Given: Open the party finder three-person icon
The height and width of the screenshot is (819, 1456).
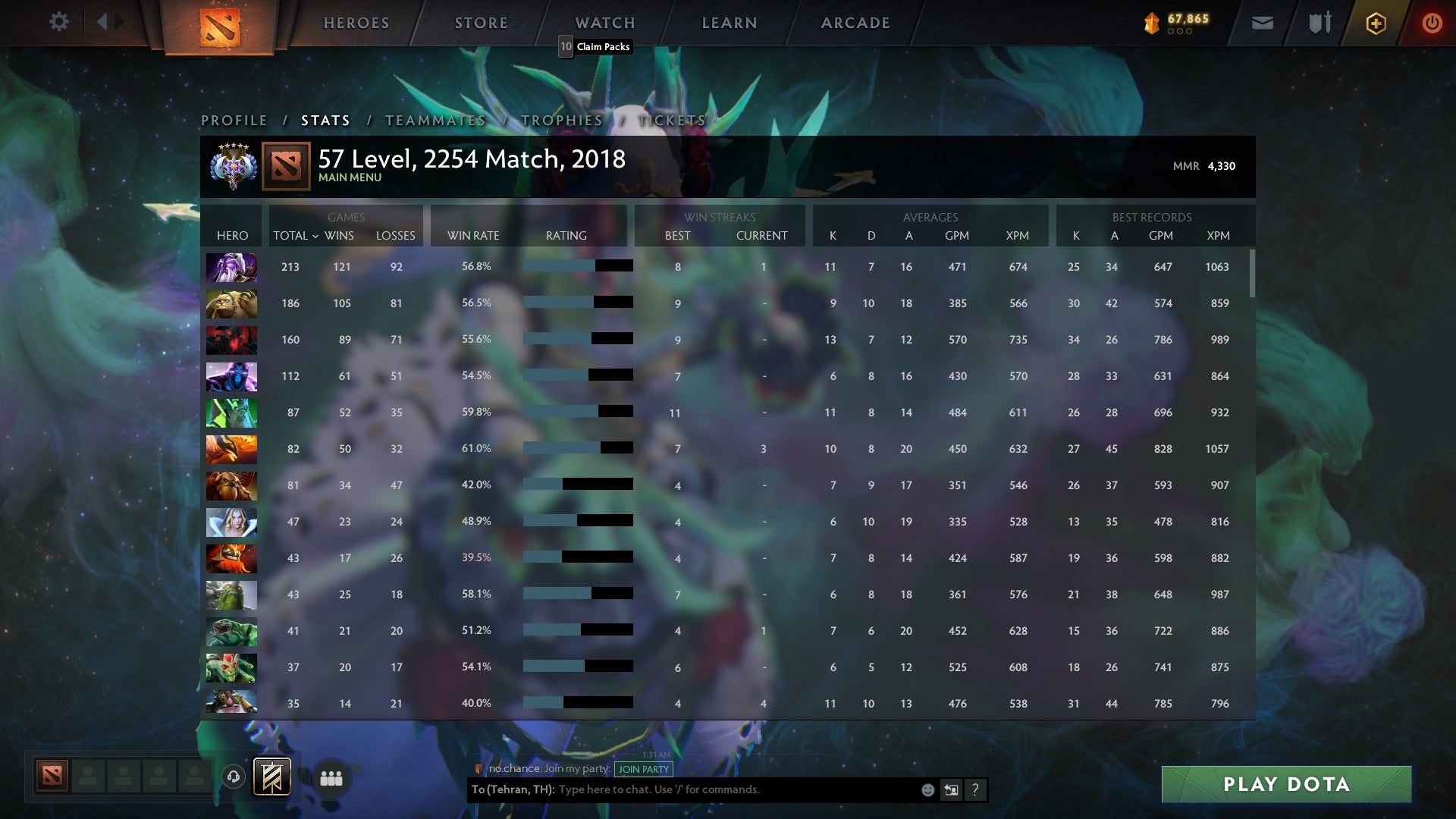Looking at the screenshot, I should click(331, 778).
